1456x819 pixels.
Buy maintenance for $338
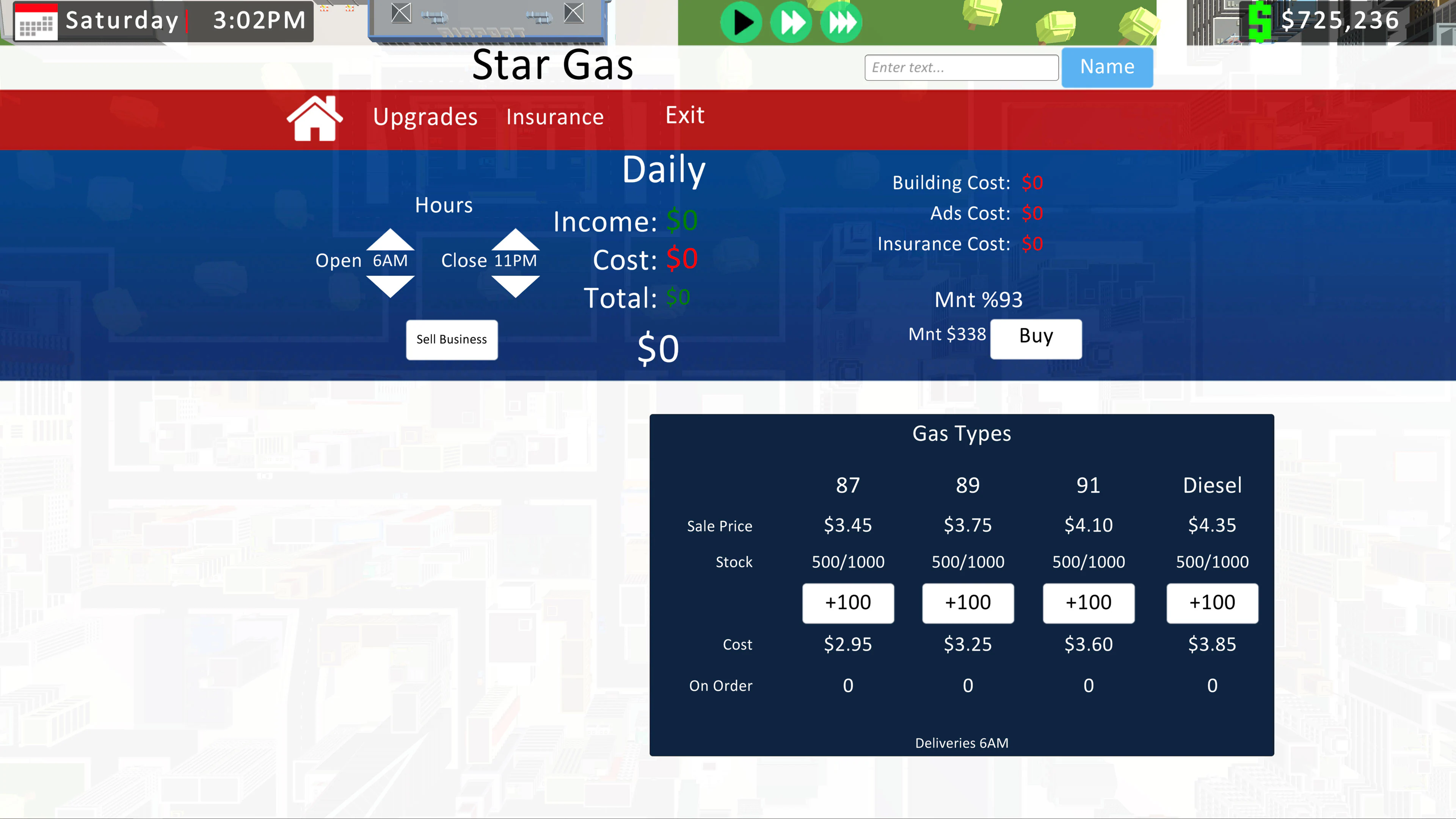point(1035,338)
